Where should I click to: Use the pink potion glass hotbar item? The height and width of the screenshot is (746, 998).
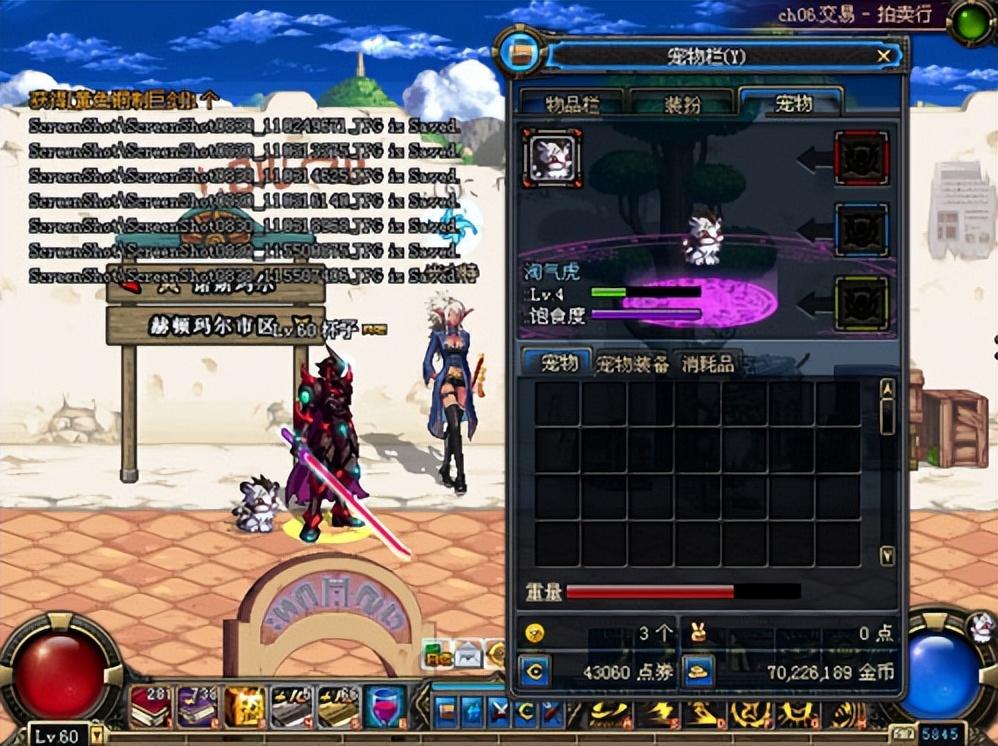383,706
